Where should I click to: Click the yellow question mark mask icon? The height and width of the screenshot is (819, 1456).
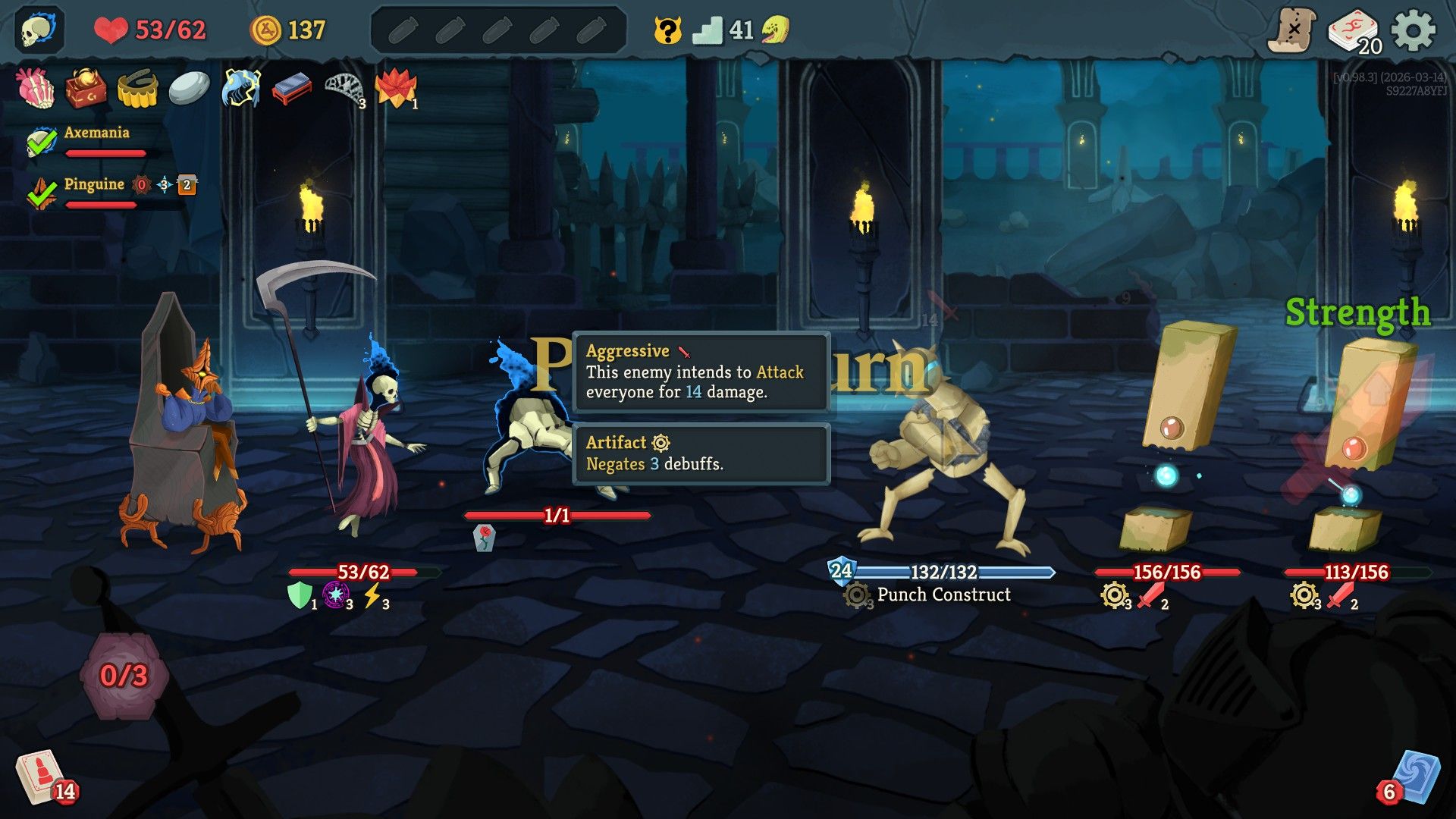point(667,31)
